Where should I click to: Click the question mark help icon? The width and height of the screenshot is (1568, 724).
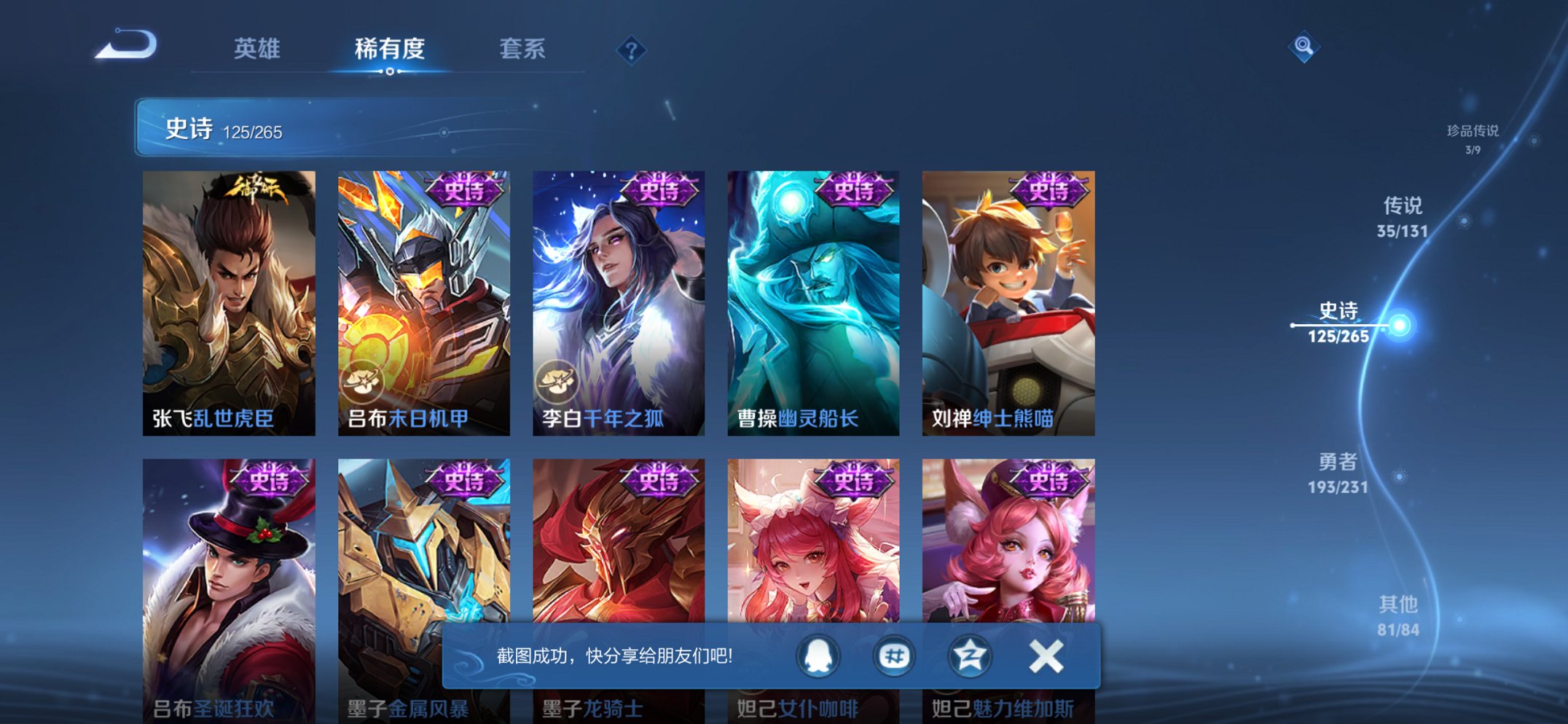[x=631, y=50]
